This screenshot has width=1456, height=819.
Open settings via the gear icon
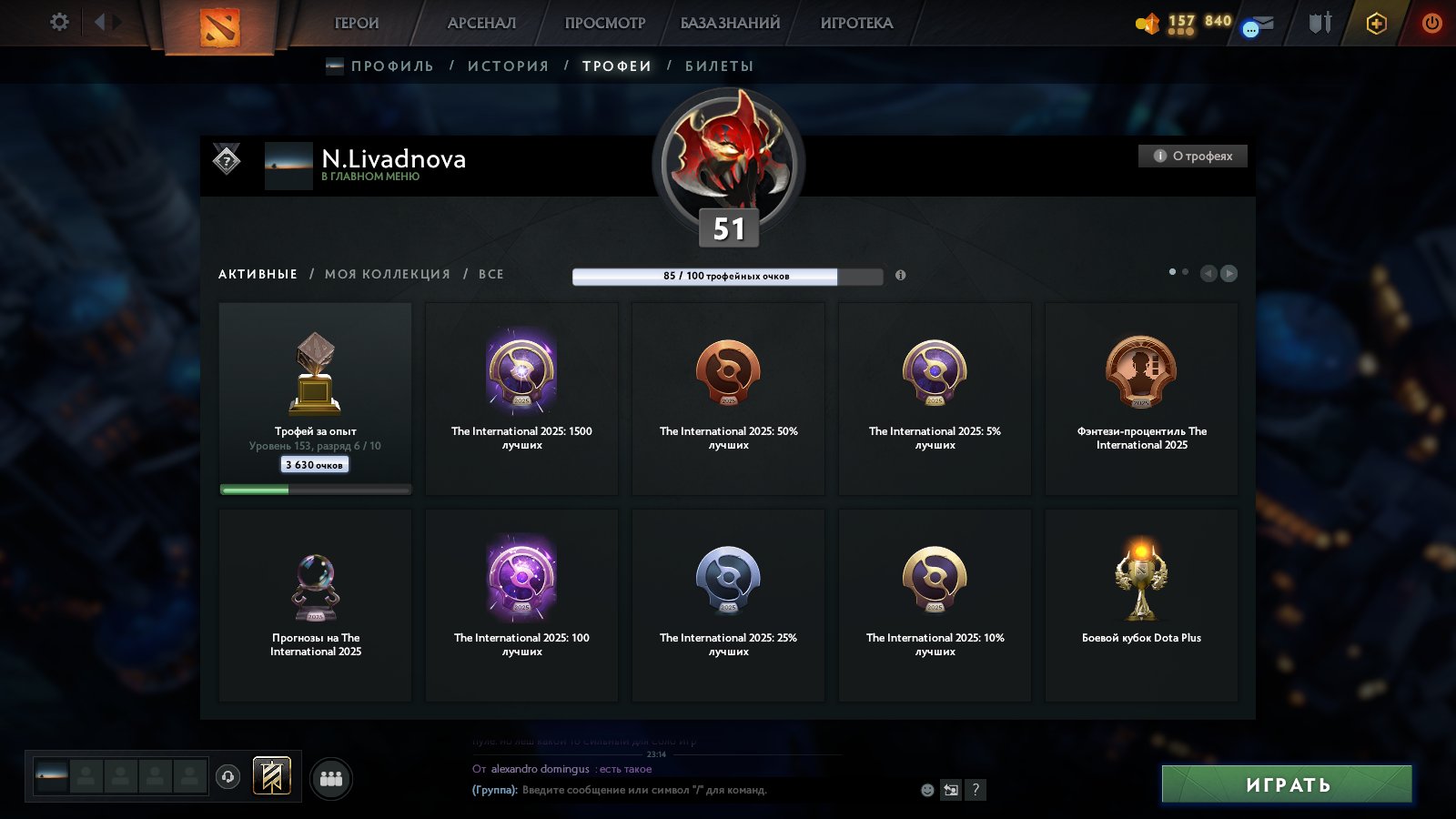pyautogui.click(x=58, y=23)
